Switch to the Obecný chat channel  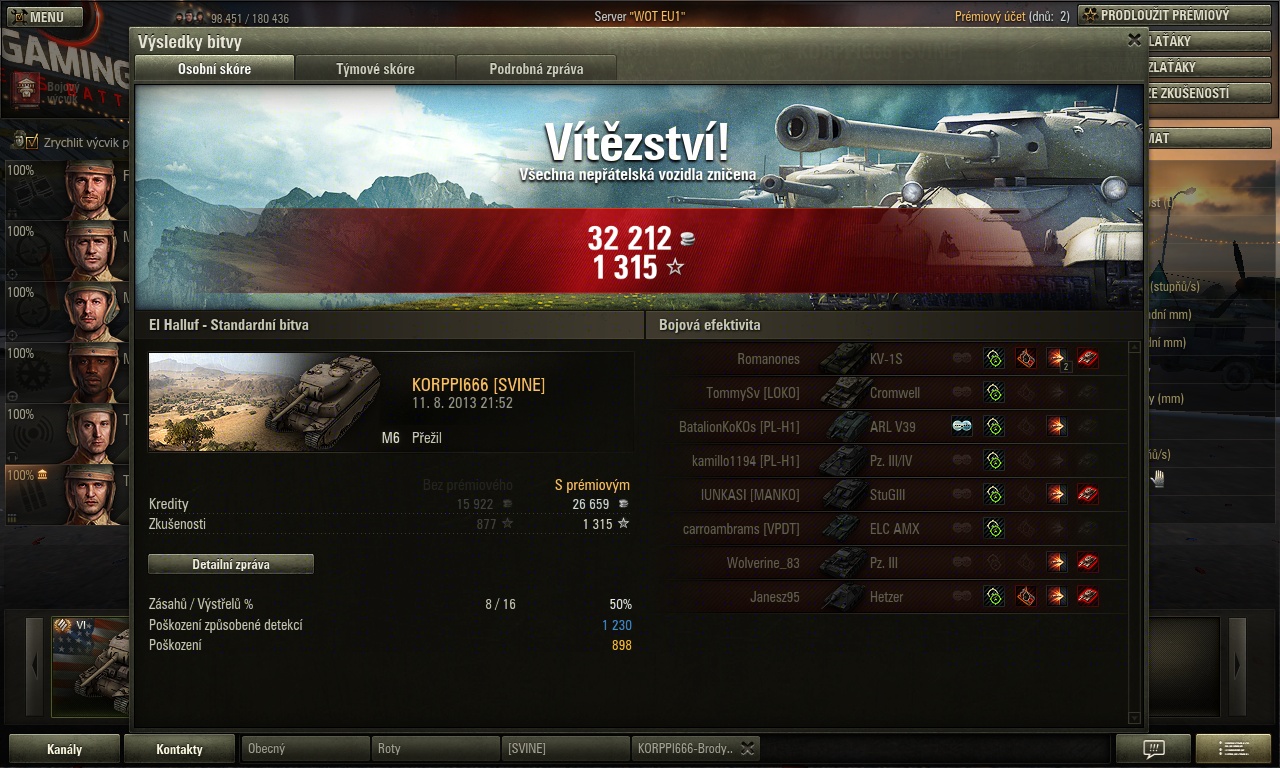pyautogui.click(x=305, y=748)
